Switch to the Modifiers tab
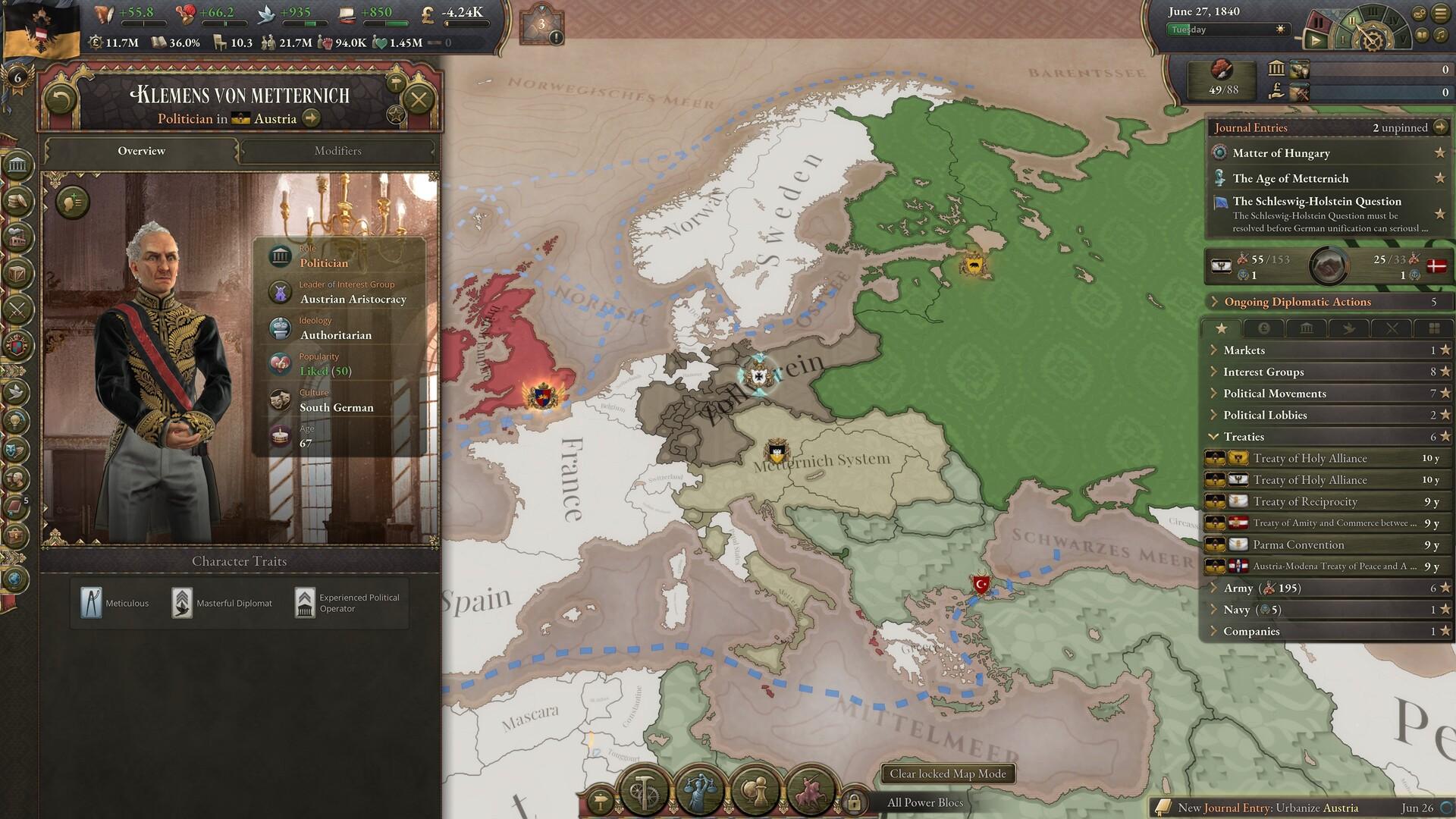Screen dimensions: 1456x819 338,151
